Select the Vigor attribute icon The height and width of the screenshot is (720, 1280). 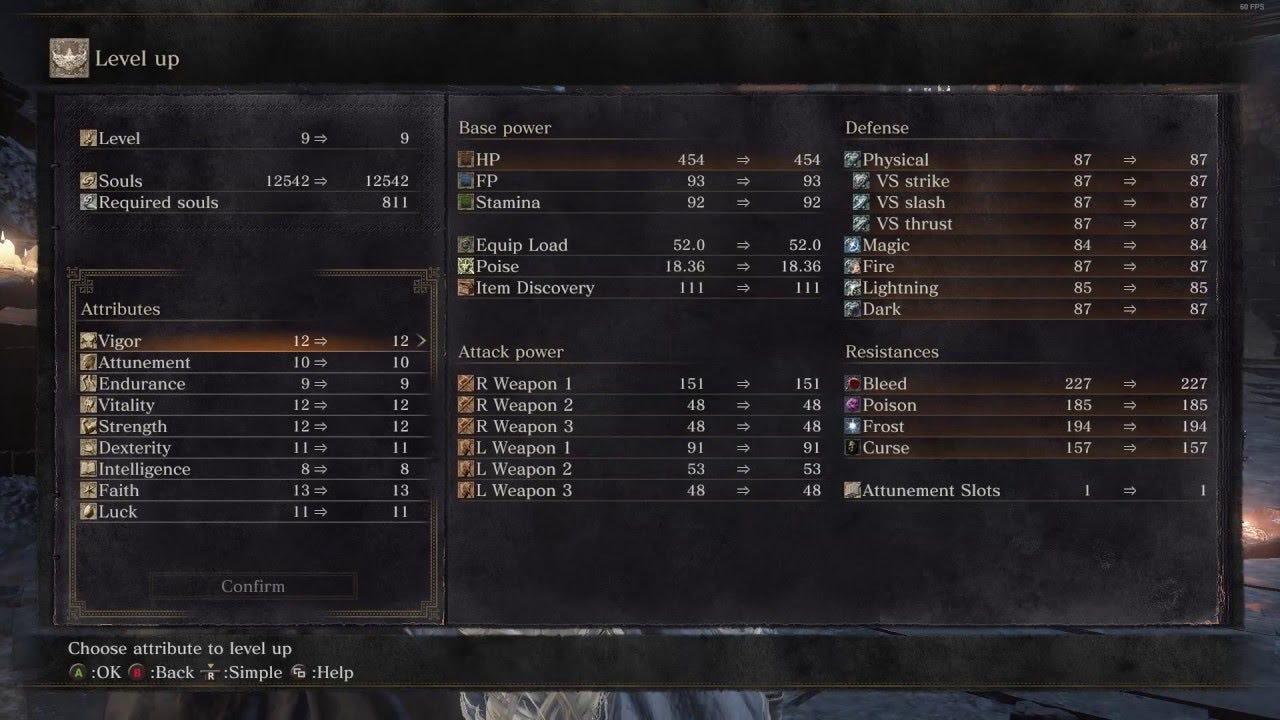90,341
